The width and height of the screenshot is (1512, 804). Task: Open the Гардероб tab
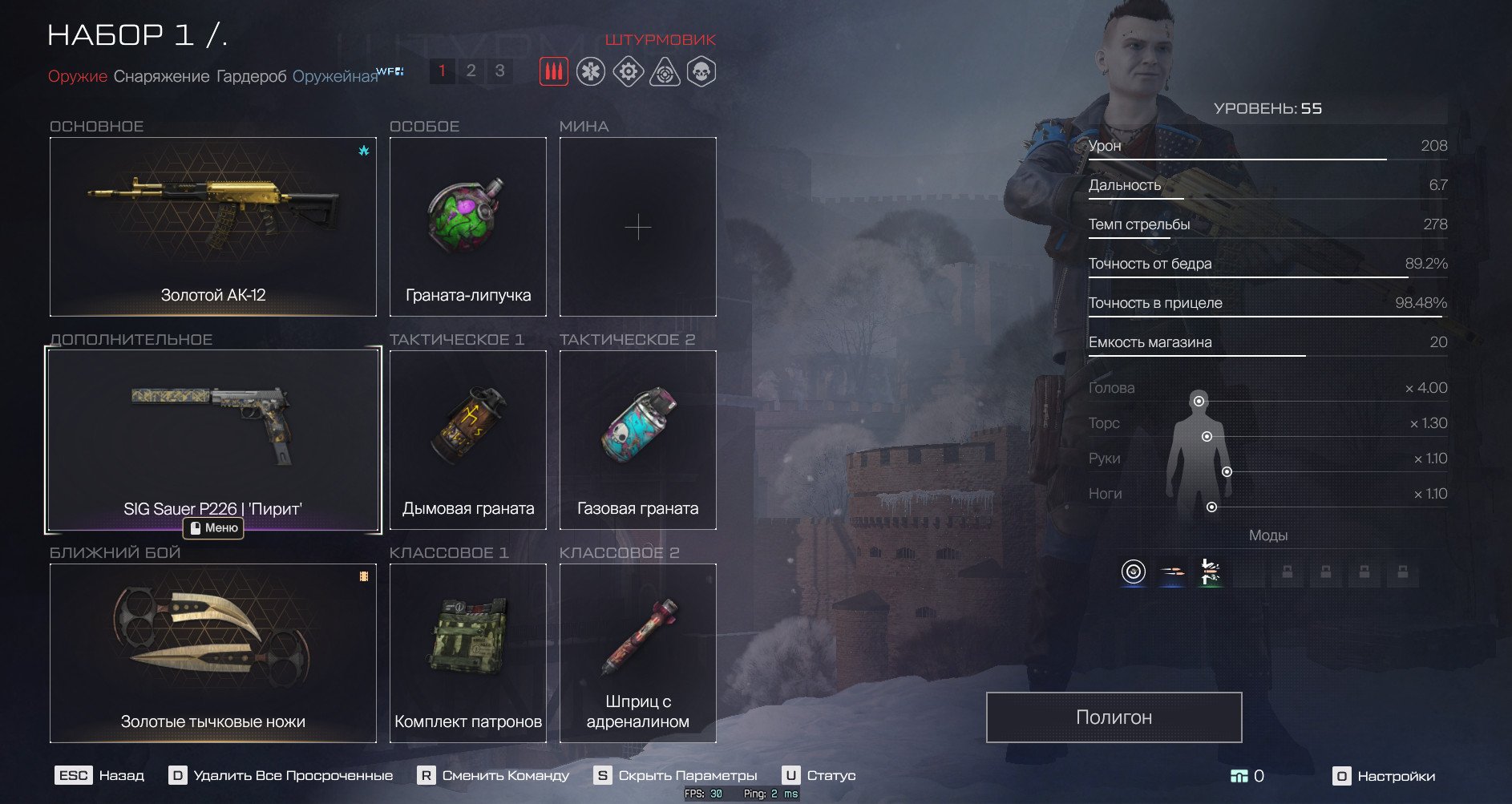coord(251,76)
